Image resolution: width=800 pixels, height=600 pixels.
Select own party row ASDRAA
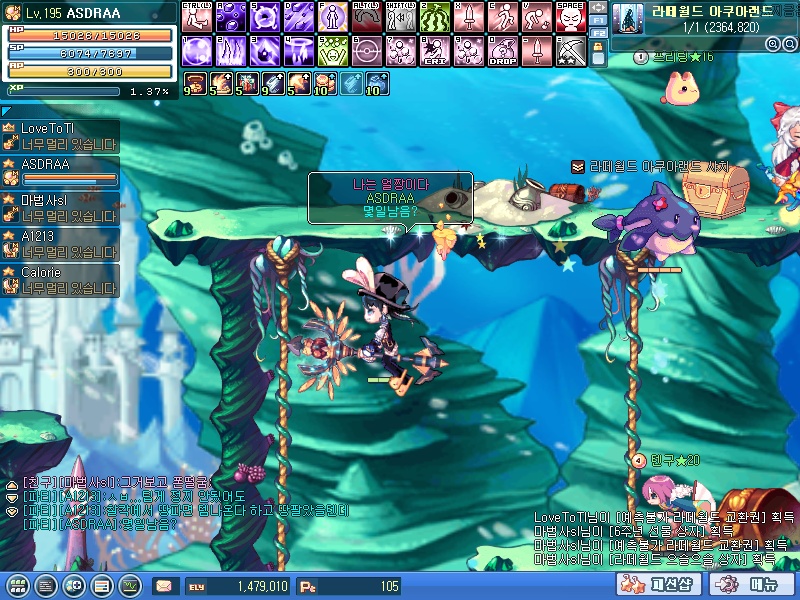click(60, 172)
